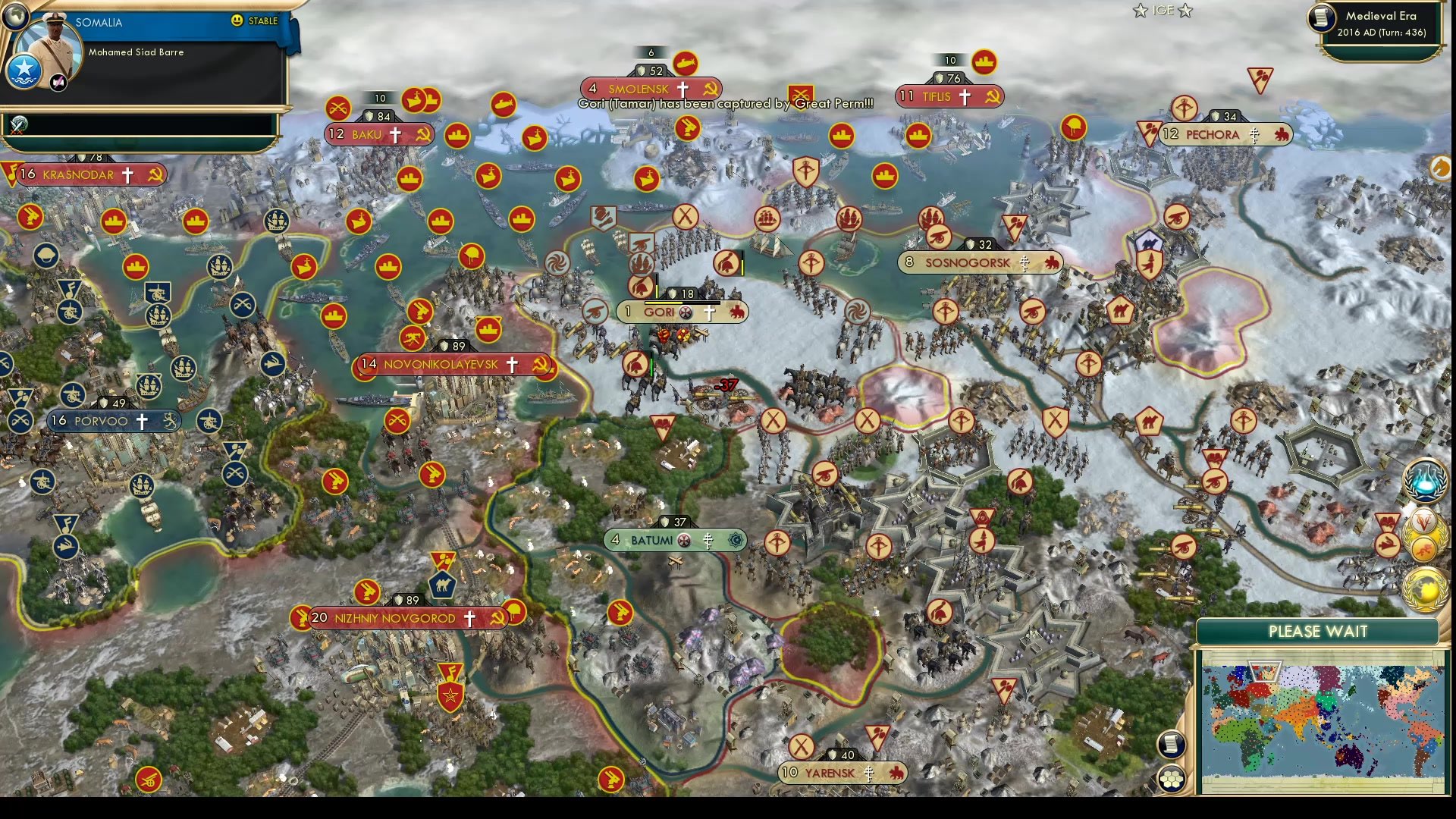Click the right star beside IGE
Viewport: 1456px width, 819px height.
[x=1185, y=11]
